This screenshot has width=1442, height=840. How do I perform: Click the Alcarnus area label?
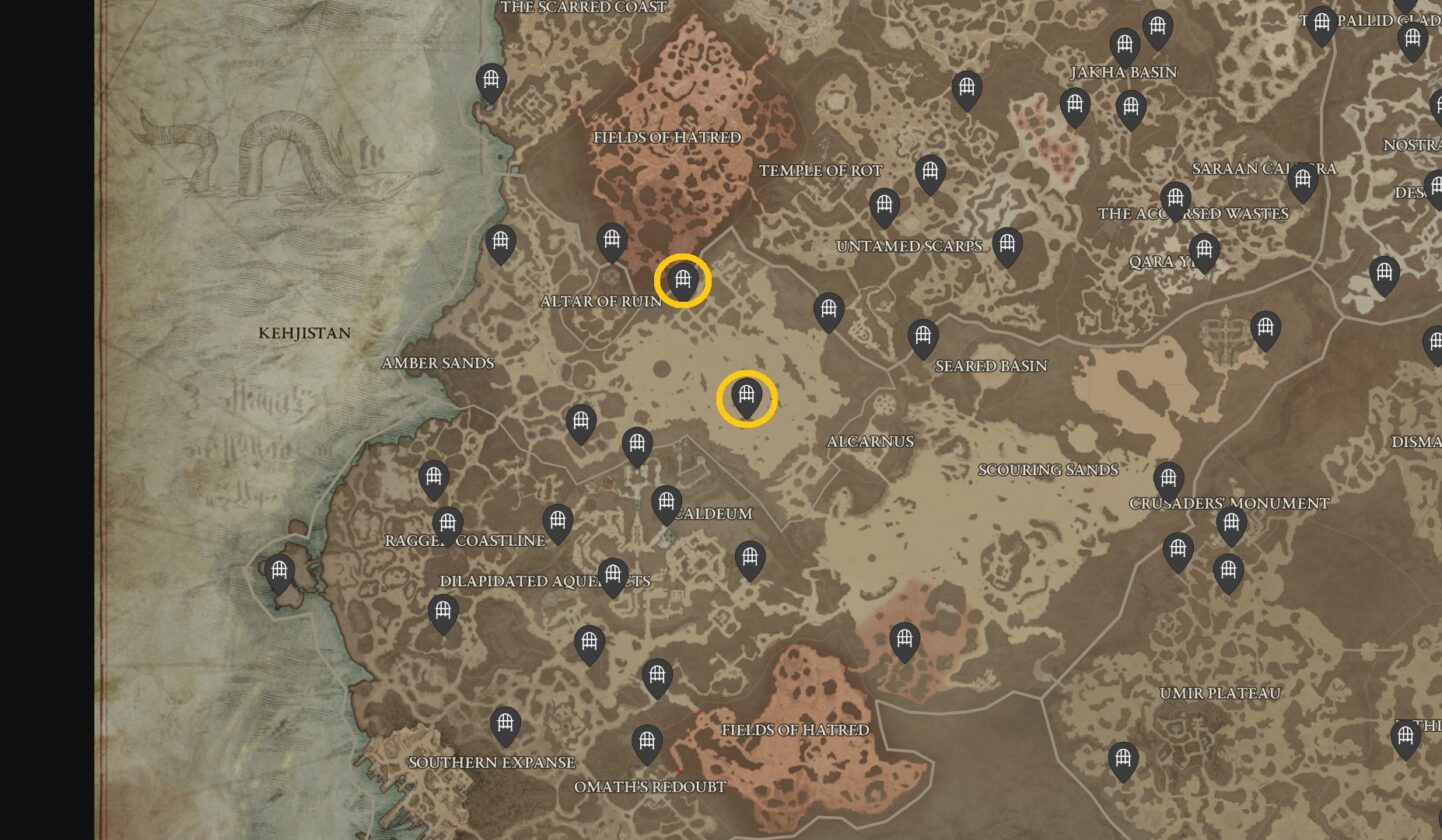(873, 441)
